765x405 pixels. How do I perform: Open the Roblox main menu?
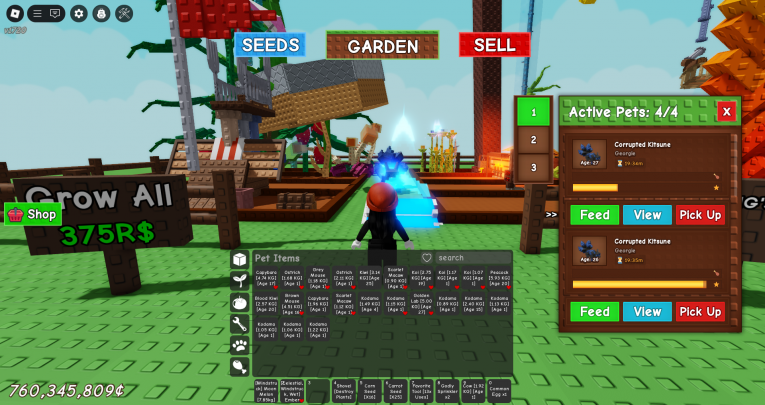(14, 13)
